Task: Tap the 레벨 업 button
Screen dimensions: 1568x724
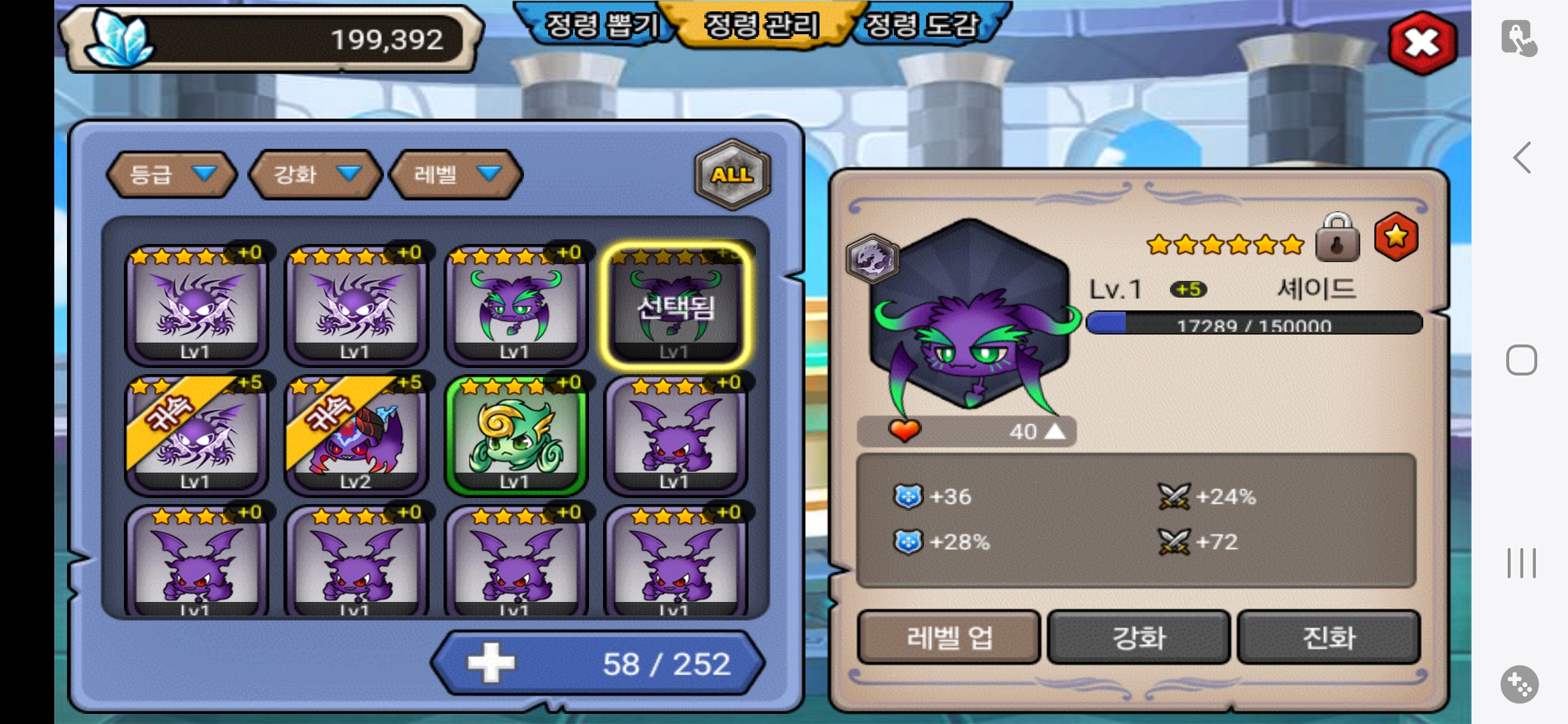Action: pyautogui.click(x=949, y=637)
